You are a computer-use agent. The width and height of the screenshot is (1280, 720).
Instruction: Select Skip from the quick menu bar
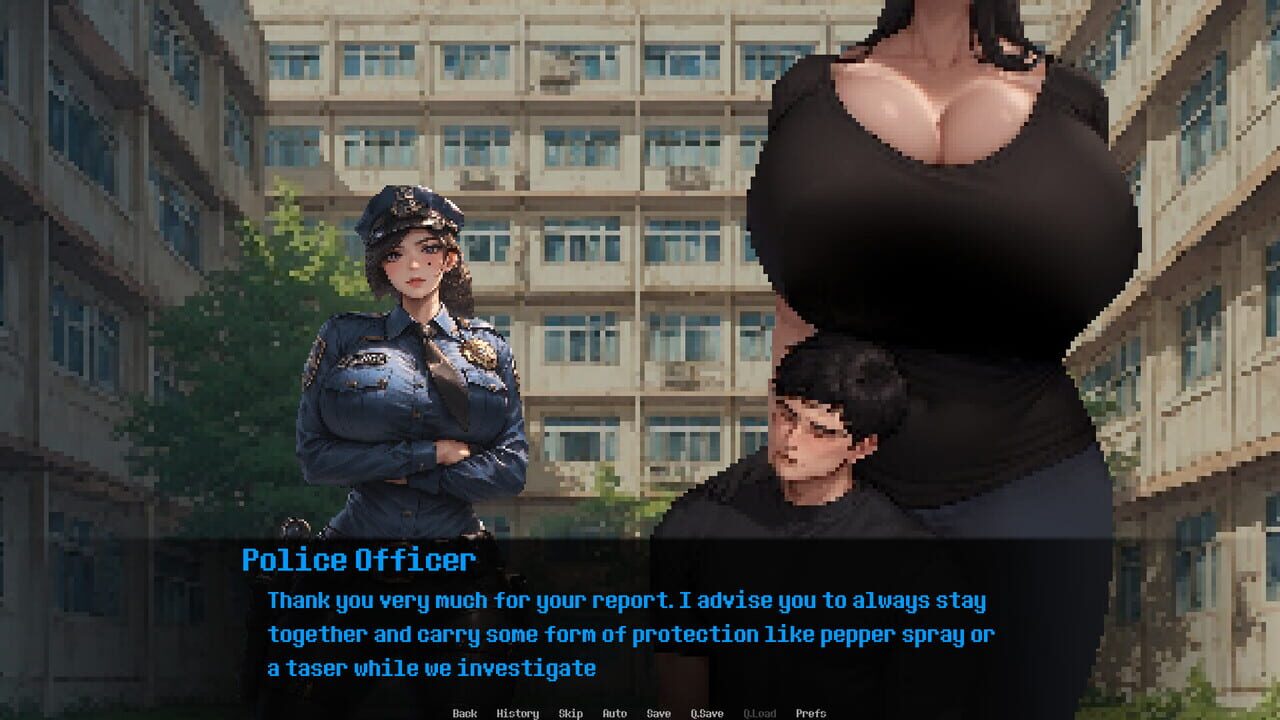pos(569,713)
